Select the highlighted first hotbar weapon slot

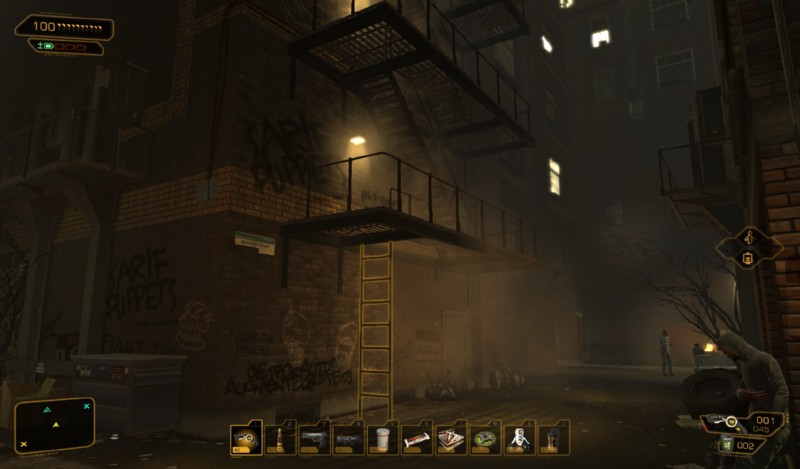246,438
